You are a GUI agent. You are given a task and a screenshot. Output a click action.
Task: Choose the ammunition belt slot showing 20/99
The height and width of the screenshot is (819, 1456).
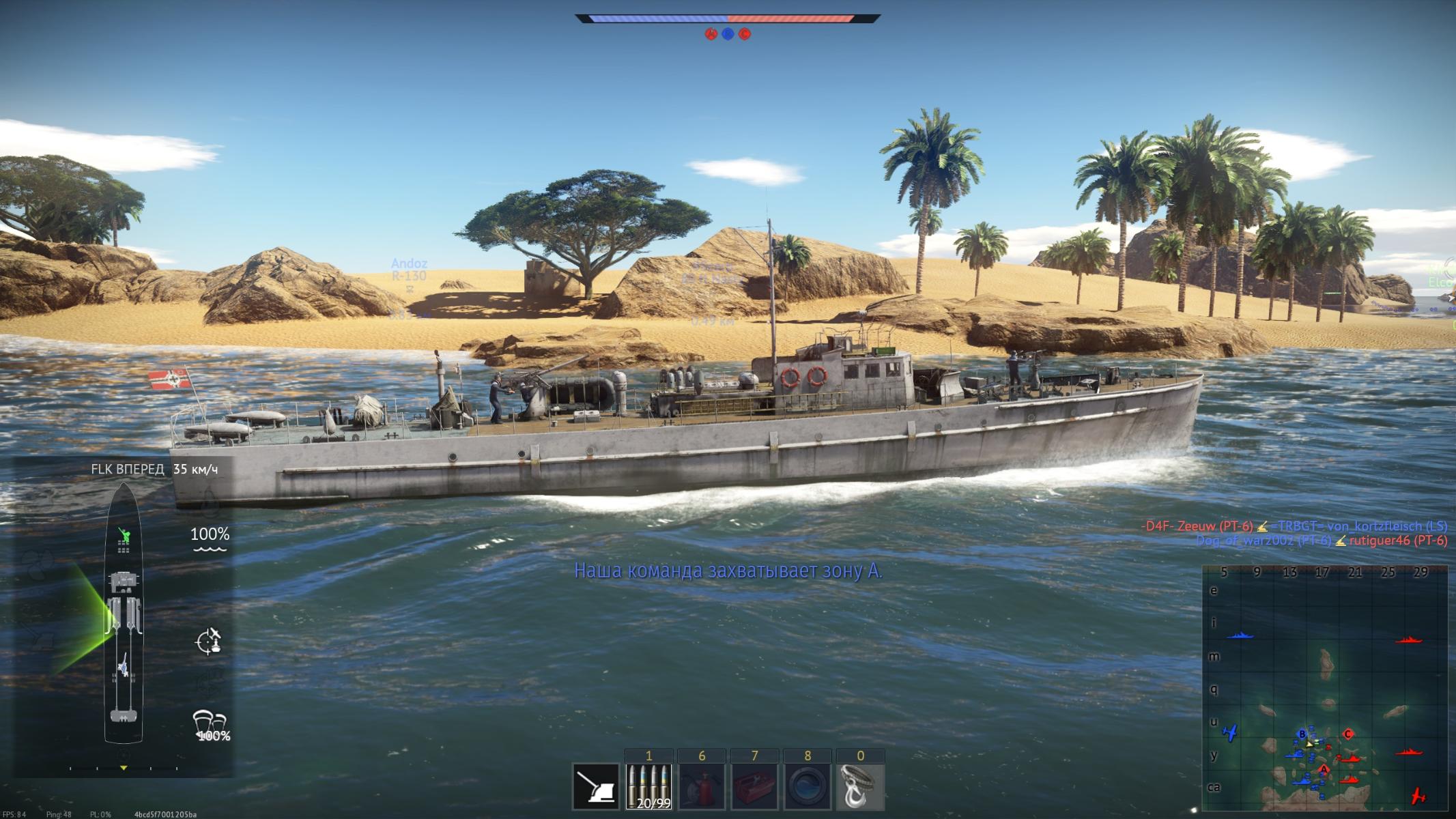click(649, 786)
